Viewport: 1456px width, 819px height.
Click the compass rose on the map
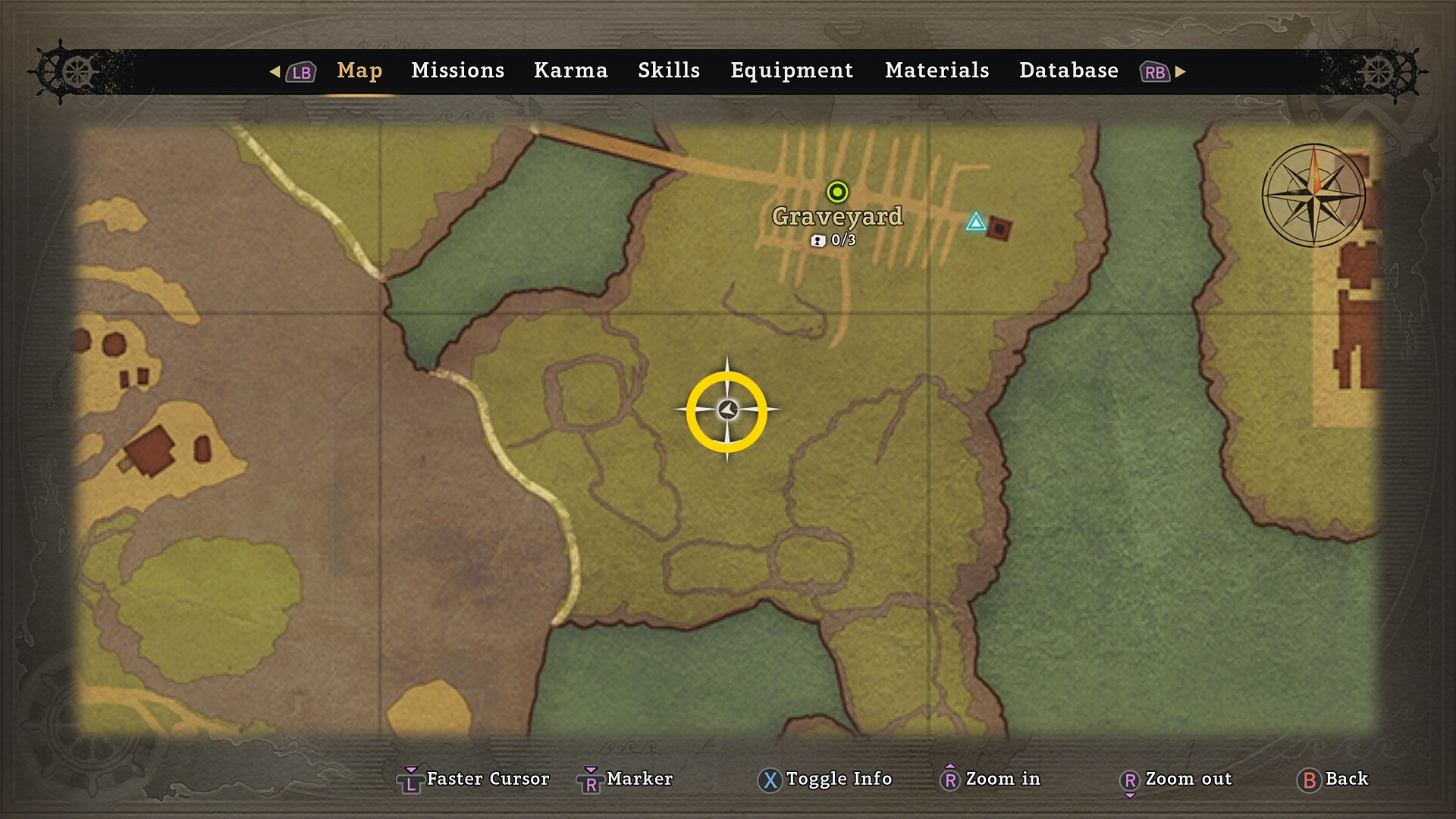(1314, 196)
